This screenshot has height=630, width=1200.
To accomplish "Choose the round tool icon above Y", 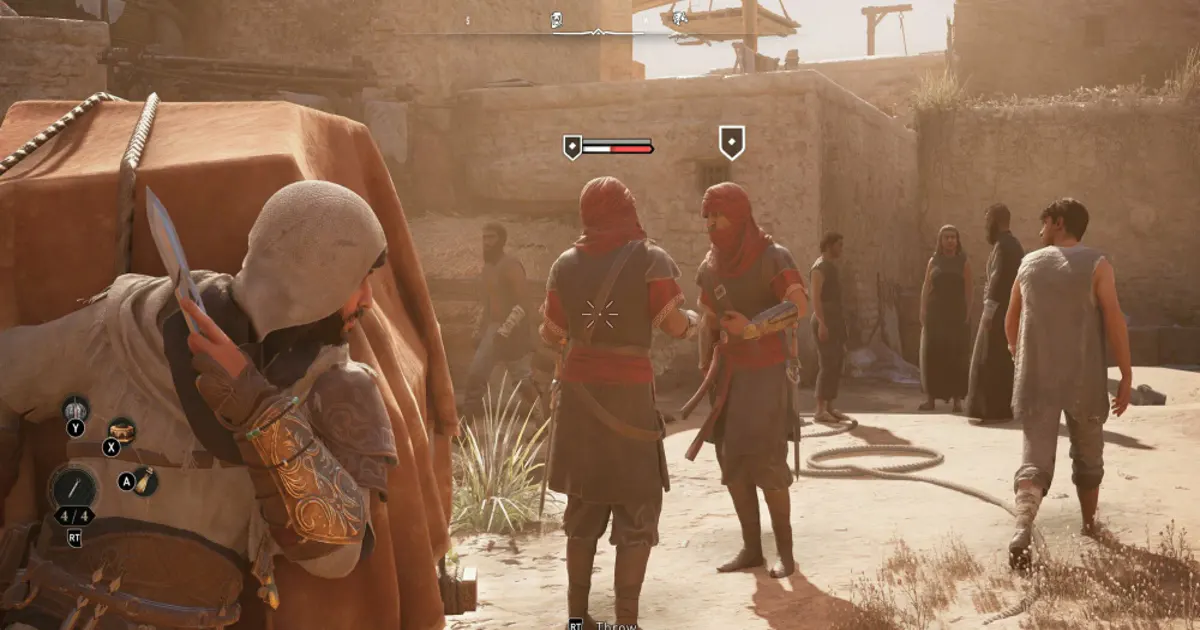I will pos(76,408).
